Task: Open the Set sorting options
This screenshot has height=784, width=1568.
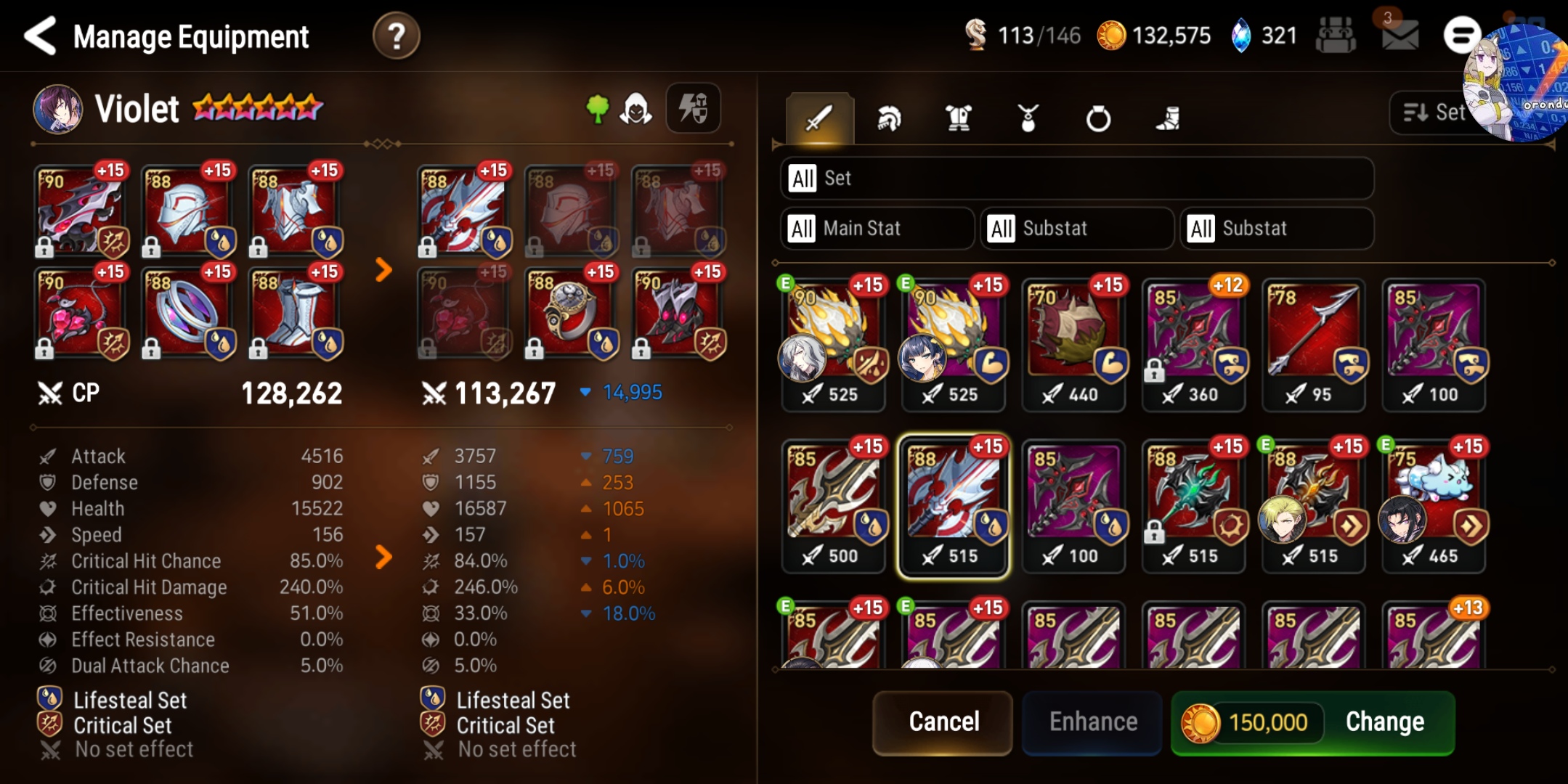Action: click(x=1442, y=113)
